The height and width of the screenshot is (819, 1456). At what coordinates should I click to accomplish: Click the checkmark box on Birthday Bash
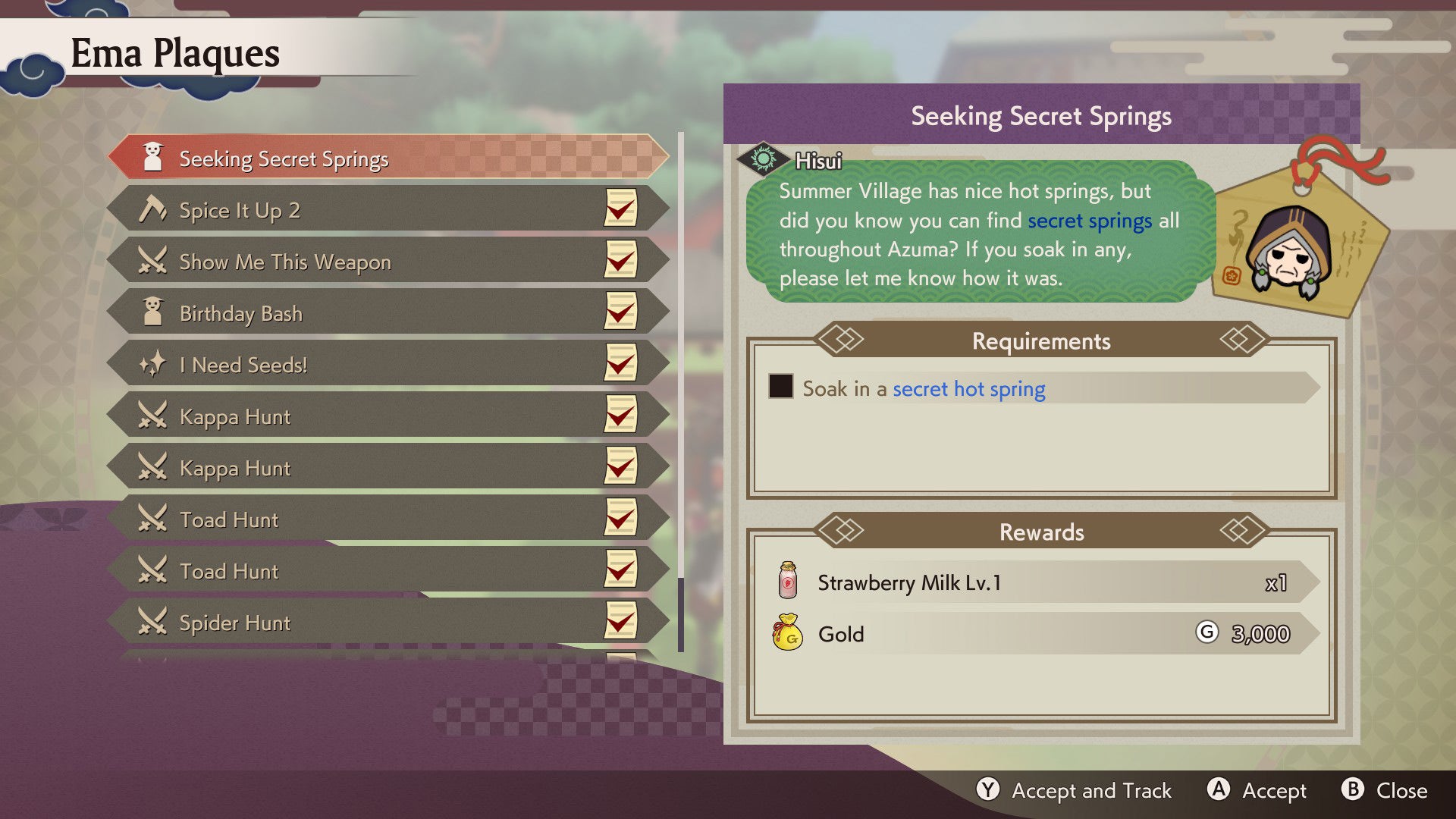[x=620, y=312]
